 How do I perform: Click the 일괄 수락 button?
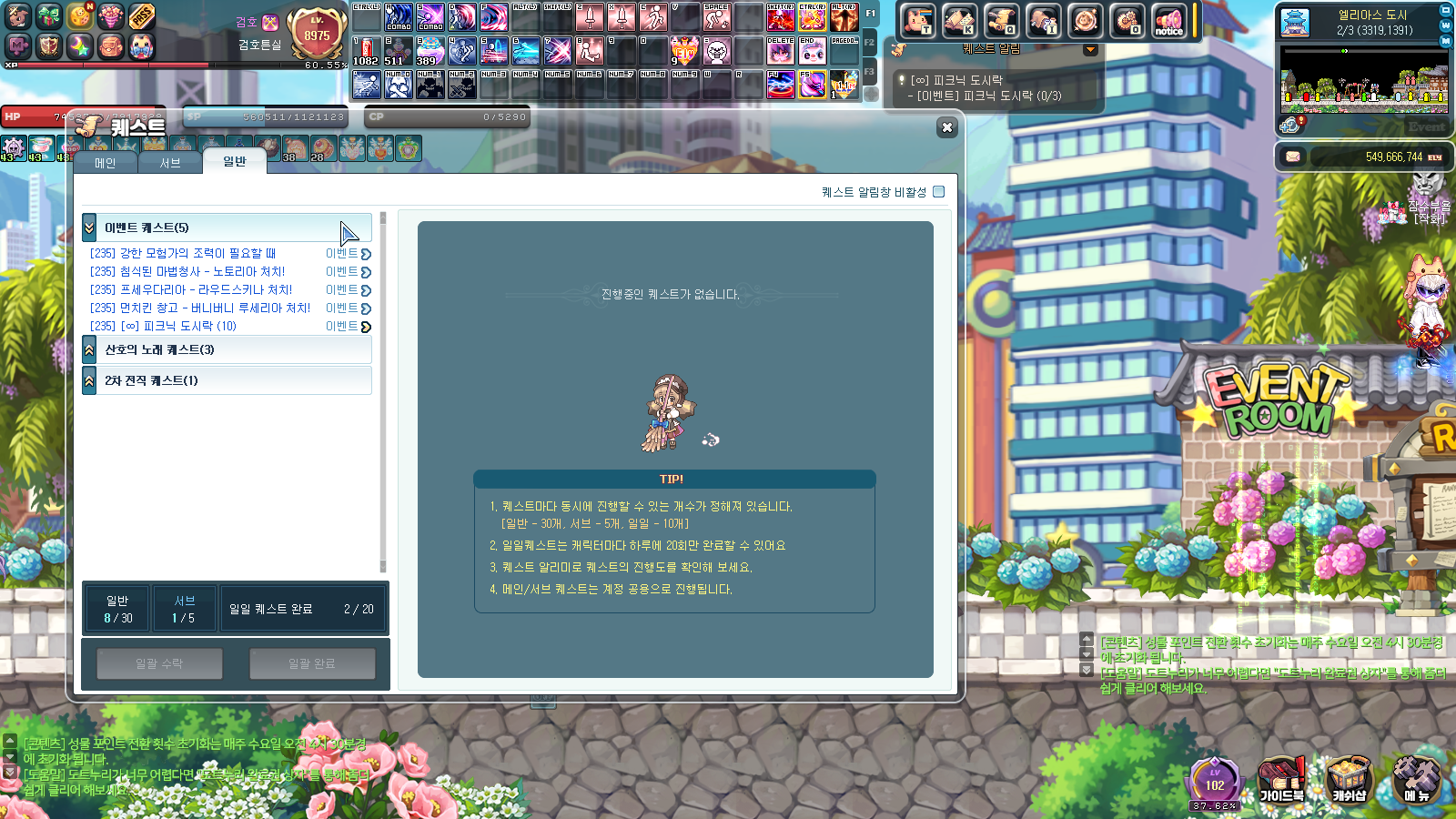[159, 663]
